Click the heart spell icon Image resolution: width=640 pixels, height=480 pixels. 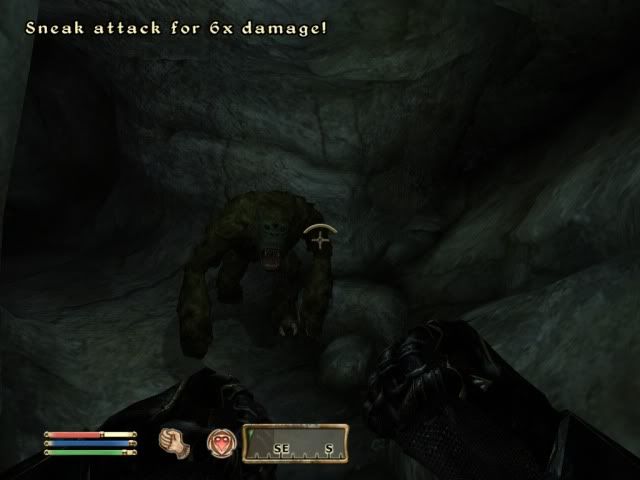tap(221, 440)
